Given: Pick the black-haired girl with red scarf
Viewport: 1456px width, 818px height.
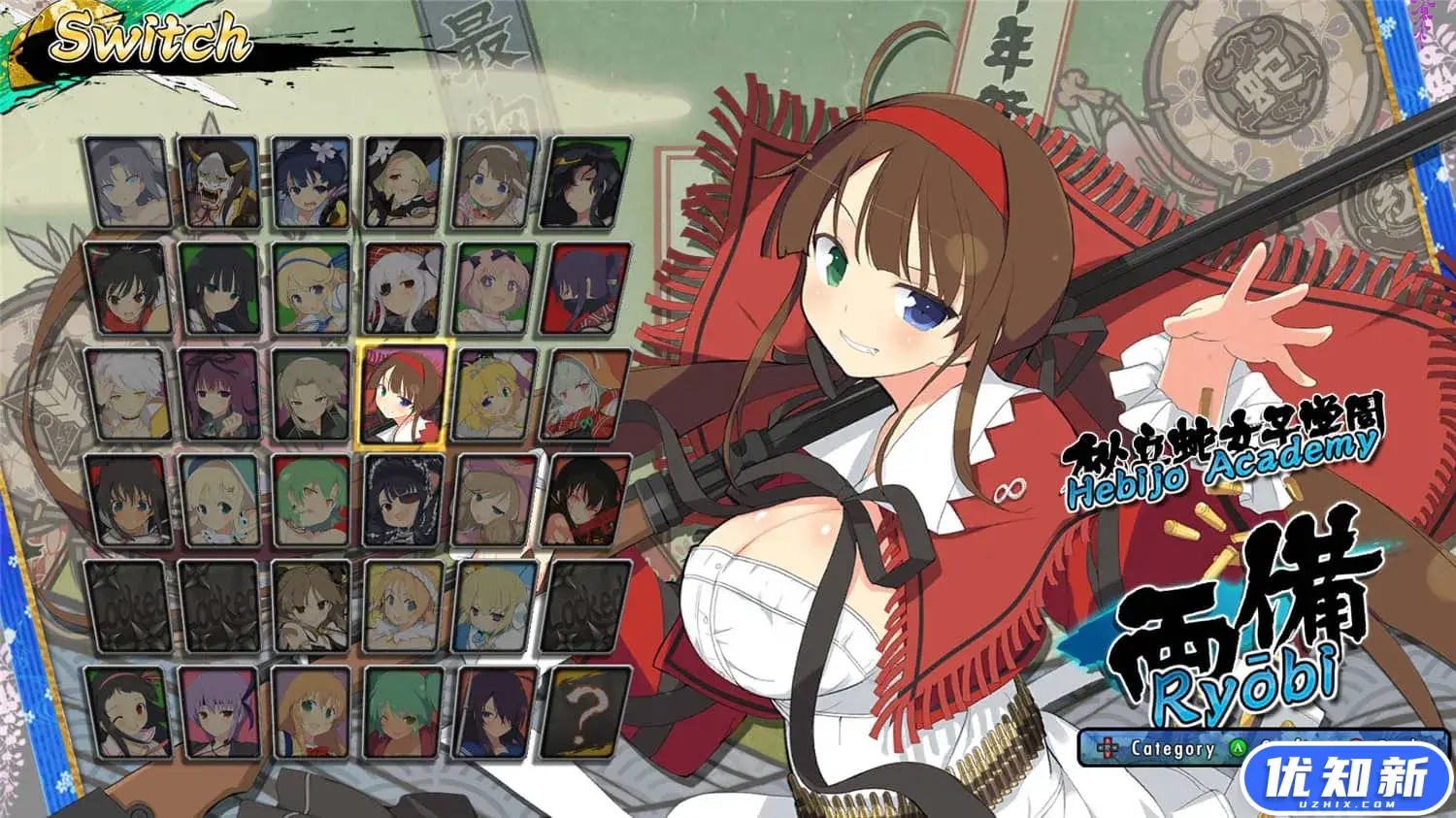Looking at the screenshot, I should [126, 288].
